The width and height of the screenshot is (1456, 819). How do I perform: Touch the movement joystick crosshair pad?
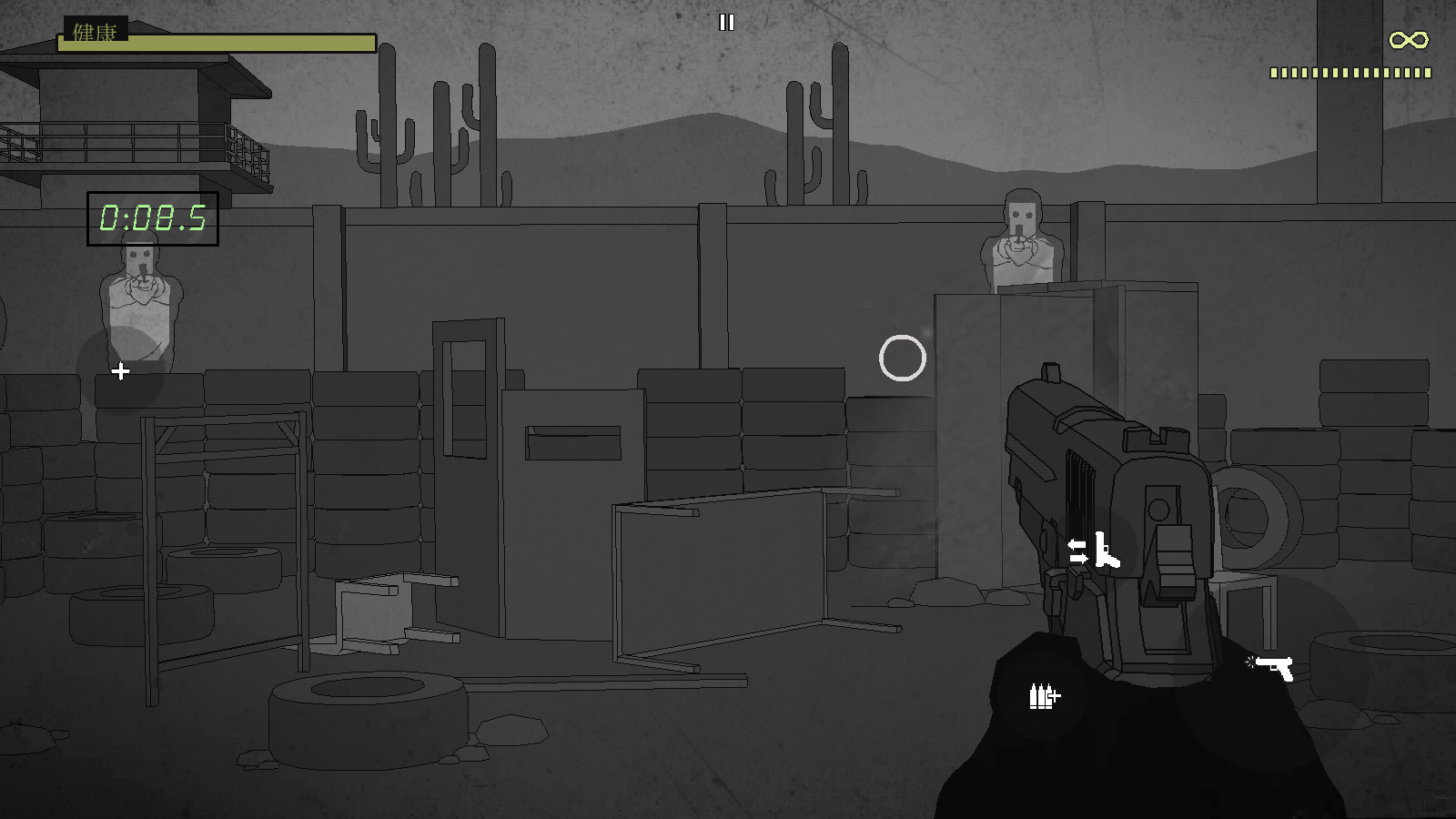[x=120, y=371]
